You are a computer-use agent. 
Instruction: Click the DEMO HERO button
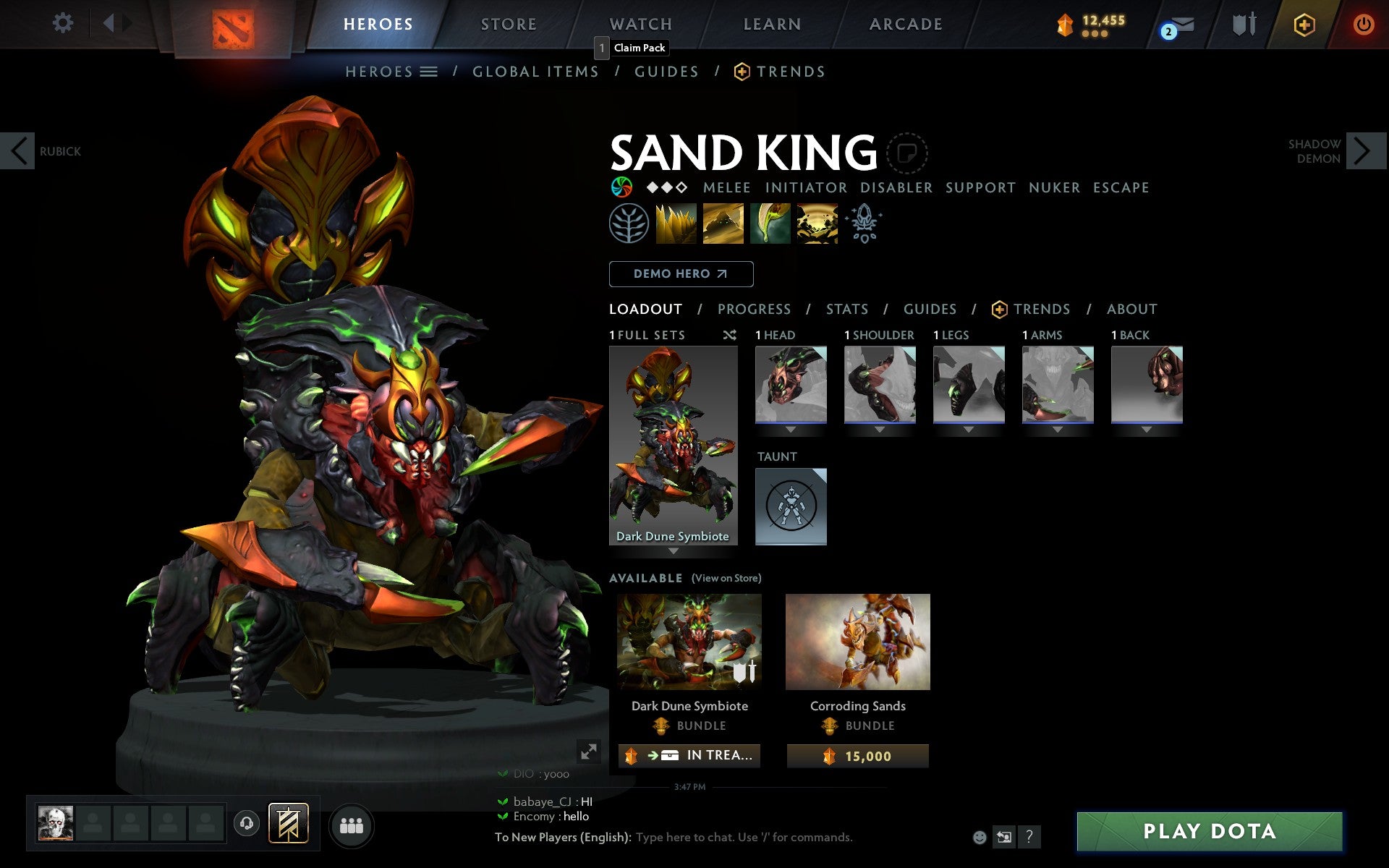681,274
